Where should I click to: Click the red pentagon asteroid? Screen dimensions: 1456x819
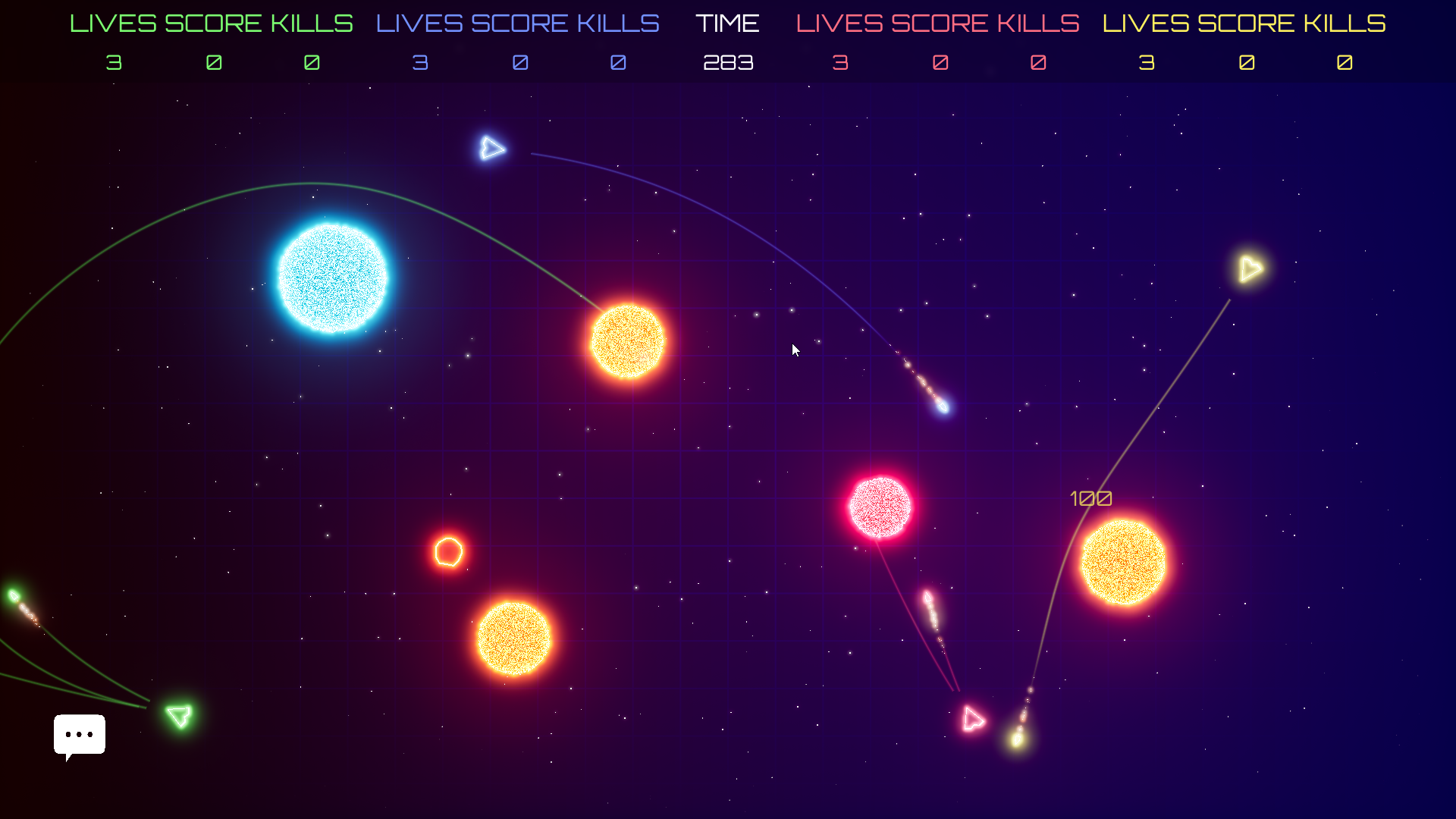coord(448,553)
